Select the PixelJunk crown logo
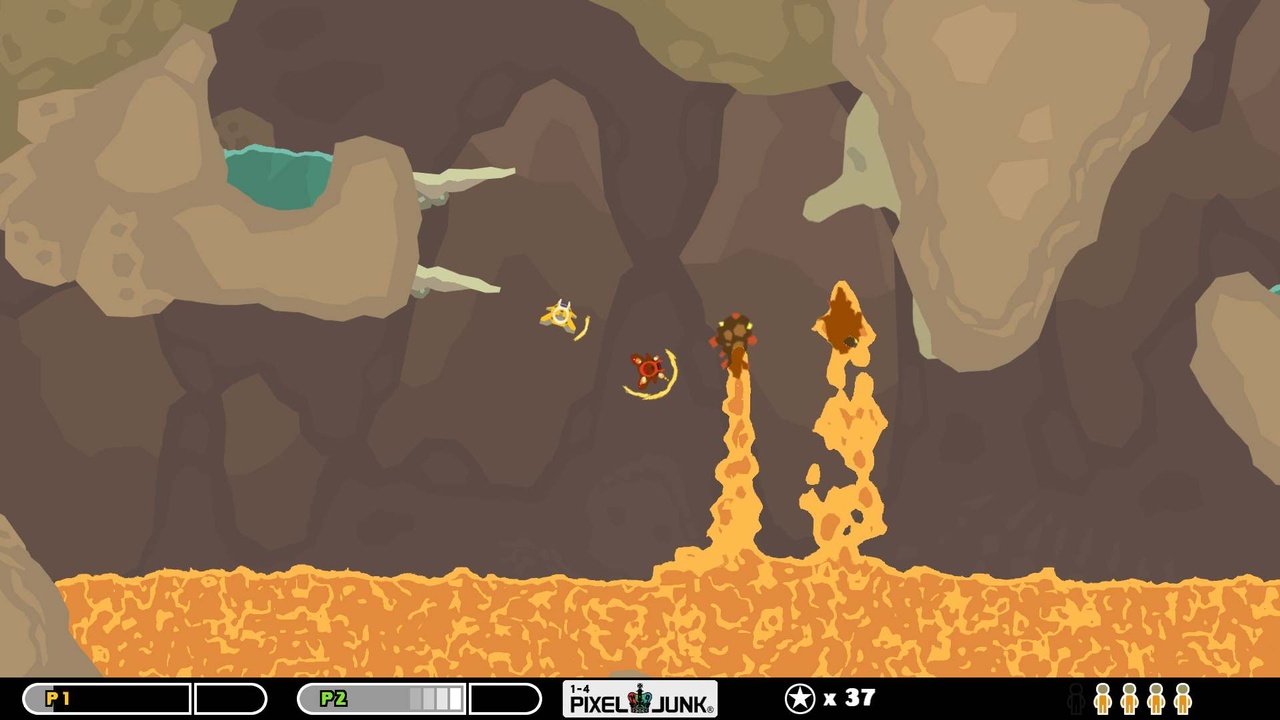The height and width of the screenshot is (720, 1280). [x=638, y=698]
